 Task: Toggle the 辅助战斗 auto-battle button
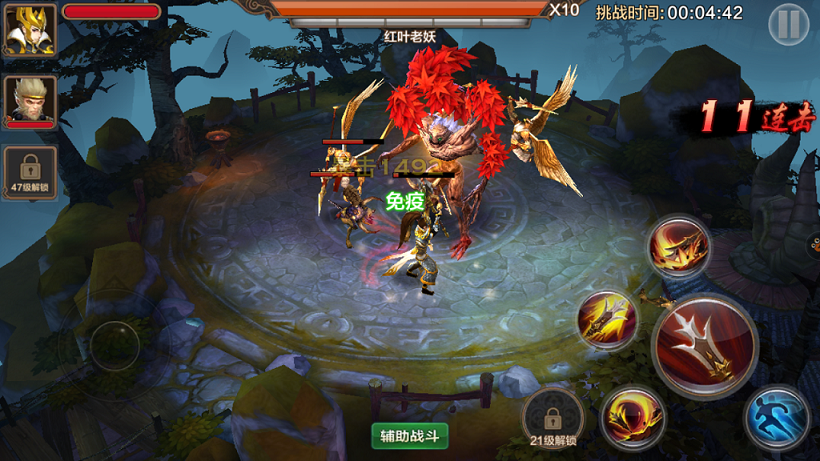point(410,435)
